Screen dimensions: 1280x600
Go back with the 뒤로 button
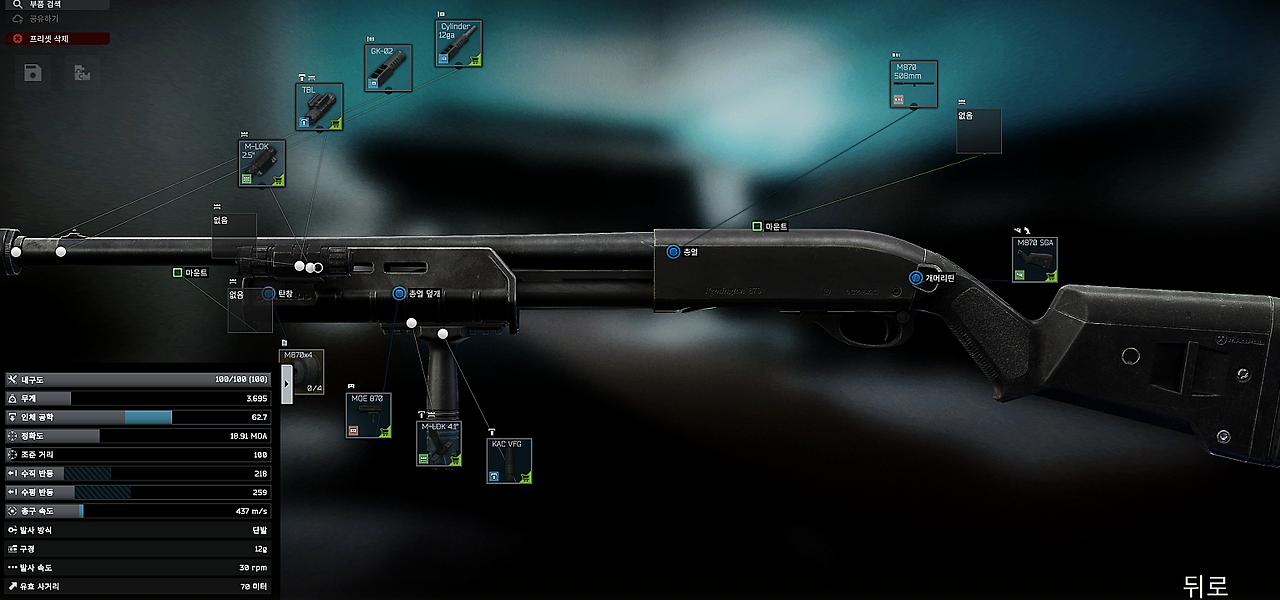[1205, 585]
